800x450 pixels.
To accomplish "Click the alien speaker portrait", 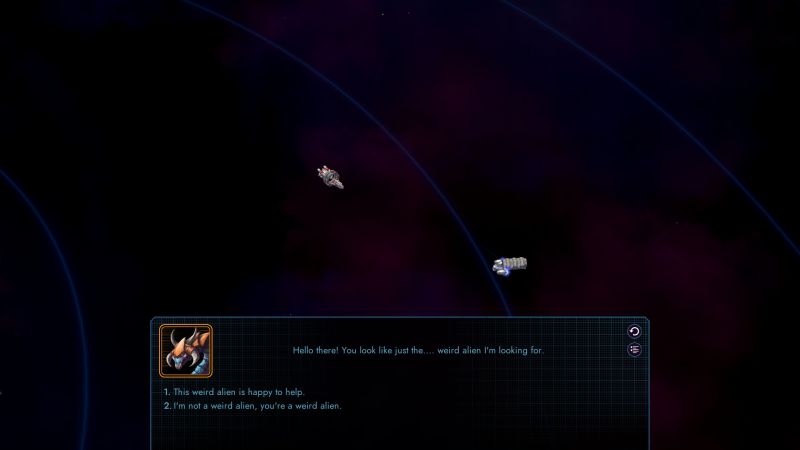I will 186,350.
